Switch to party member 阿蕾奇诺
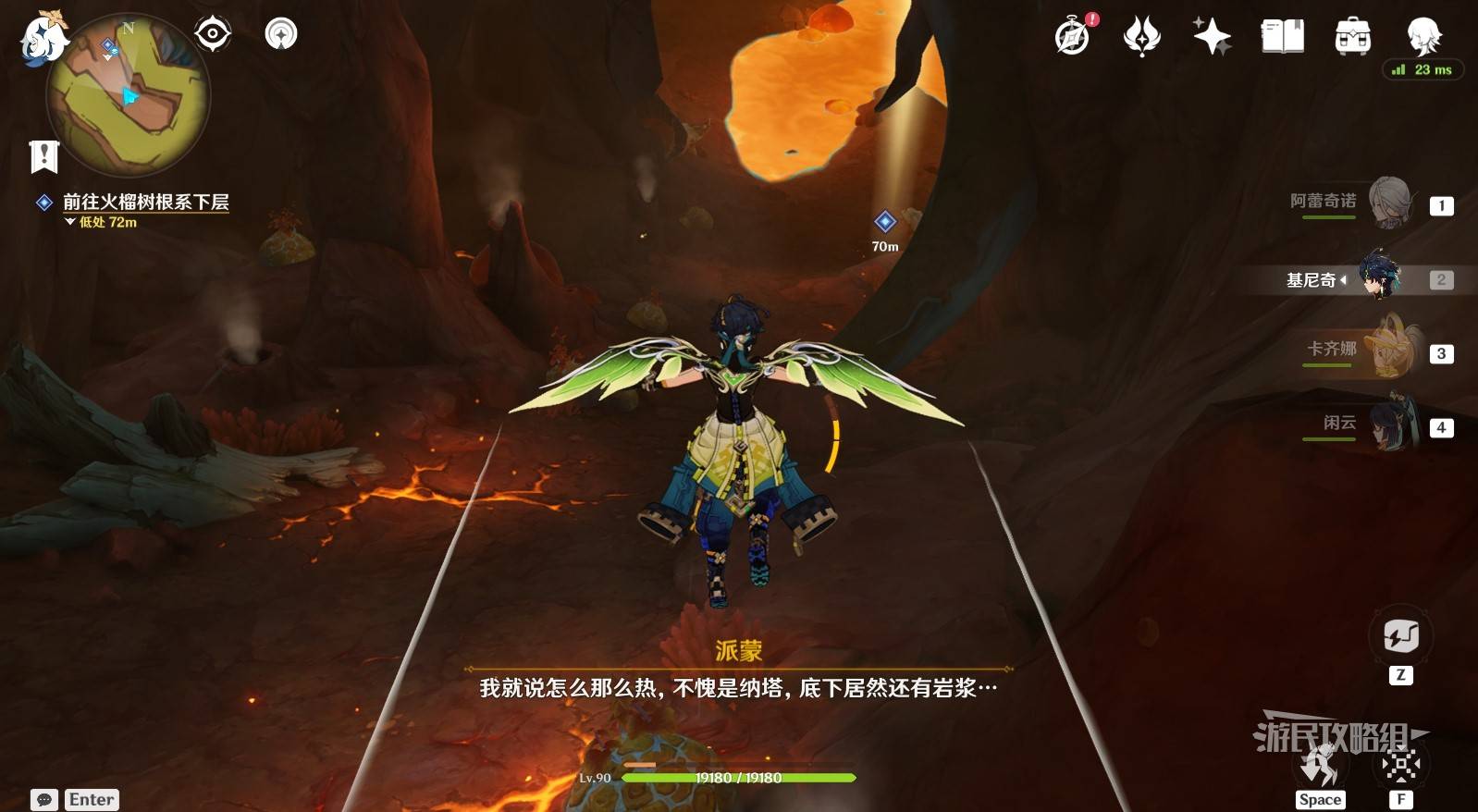The width and height of the screenshot is (1478, 812). pos(1389,203)
